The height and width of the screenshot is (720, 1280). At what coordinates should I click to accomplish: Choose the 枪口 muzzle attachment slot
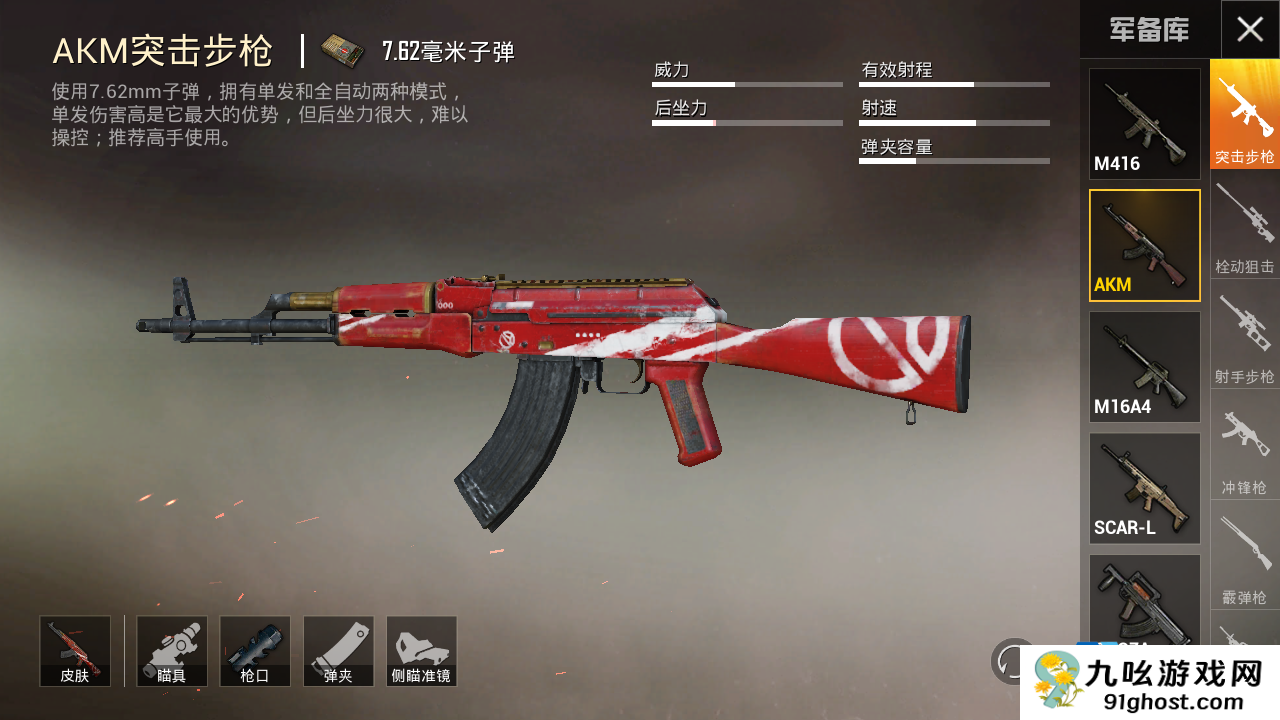[x=255, y=651]
